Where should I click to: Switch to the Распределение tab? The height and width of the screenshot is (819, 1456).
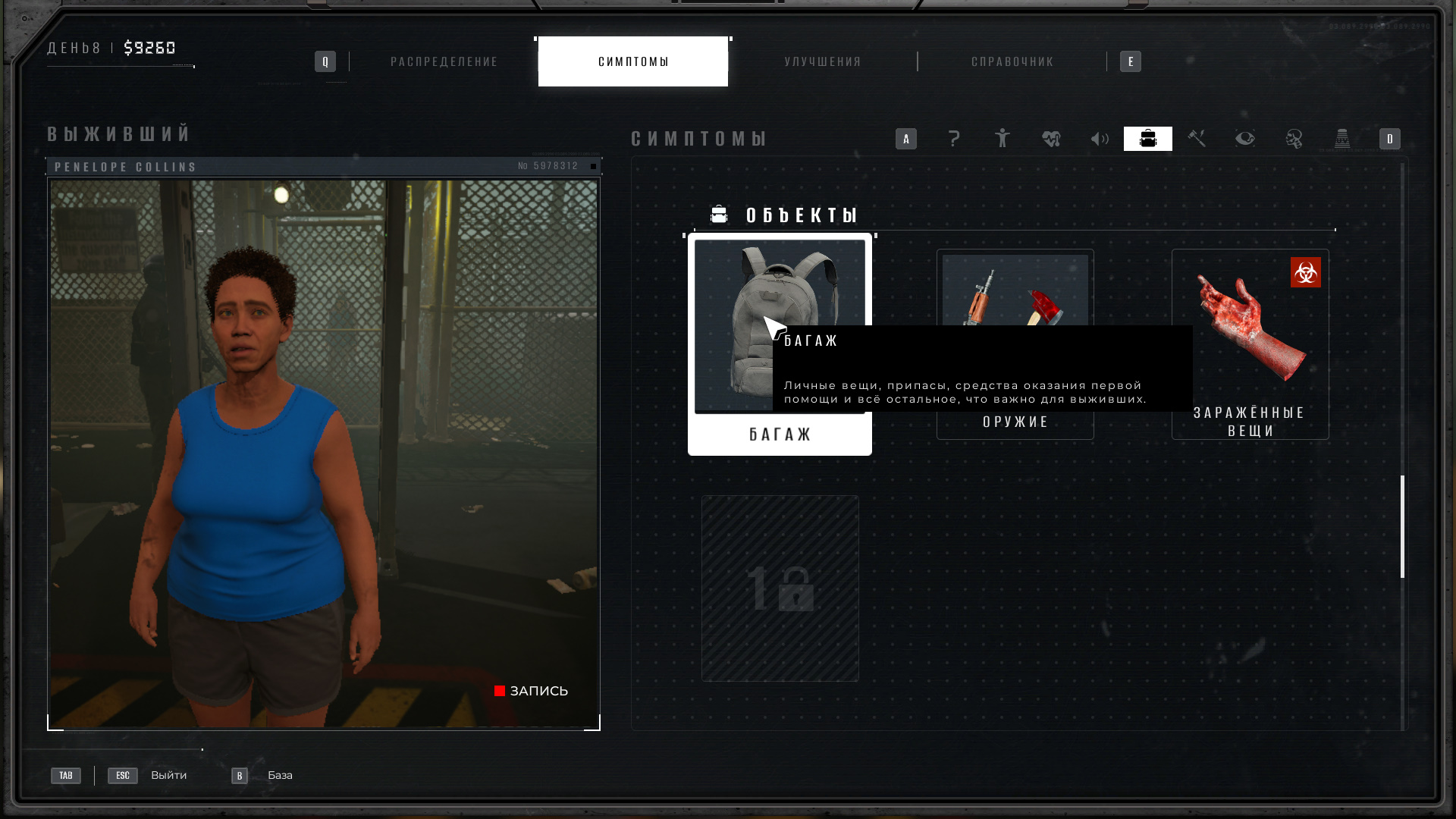444,61
